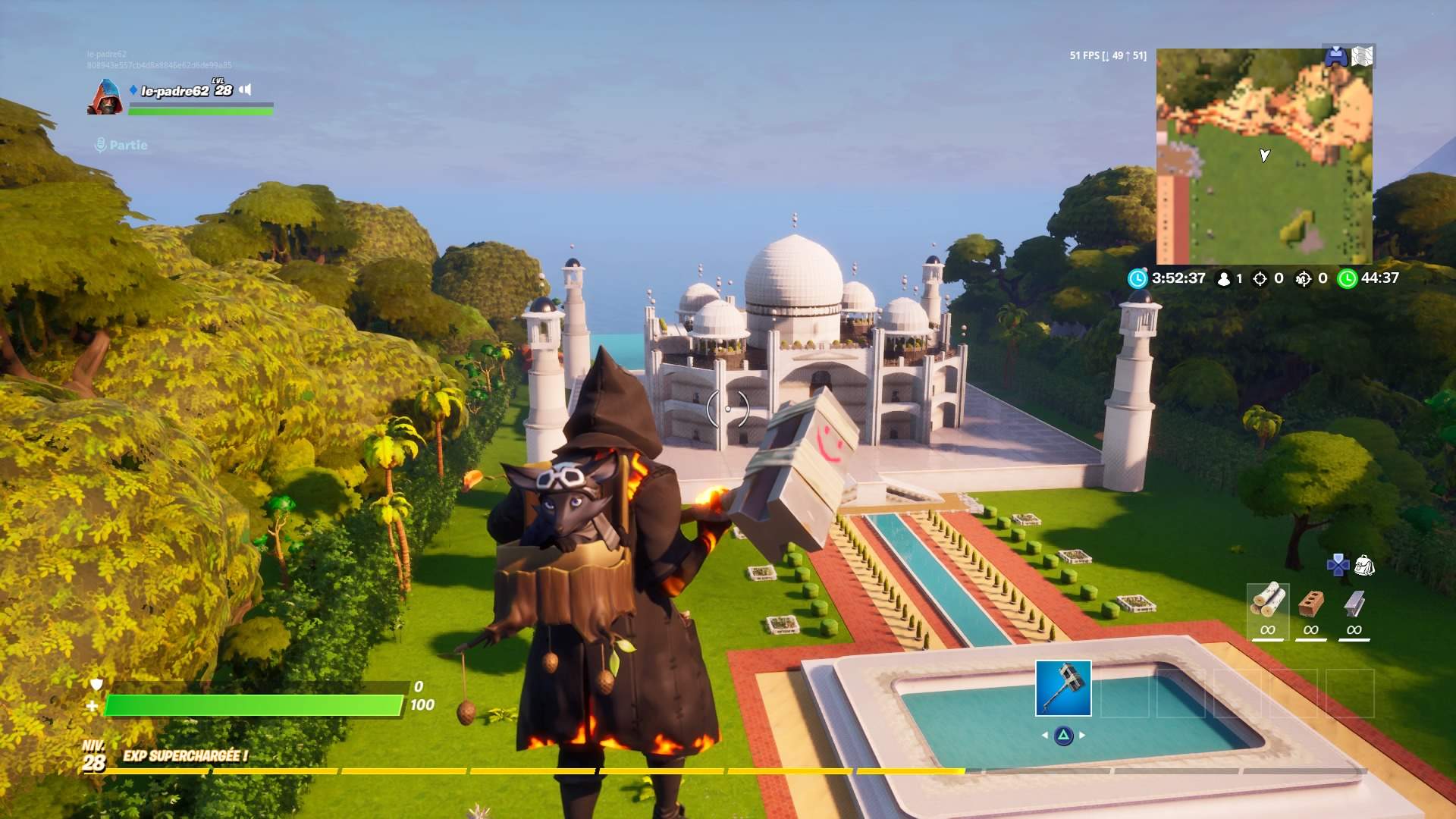This screenshot has height=819, width=1456.
Task: Click the compass marker on the minimap
Action: click(1263, 155)
